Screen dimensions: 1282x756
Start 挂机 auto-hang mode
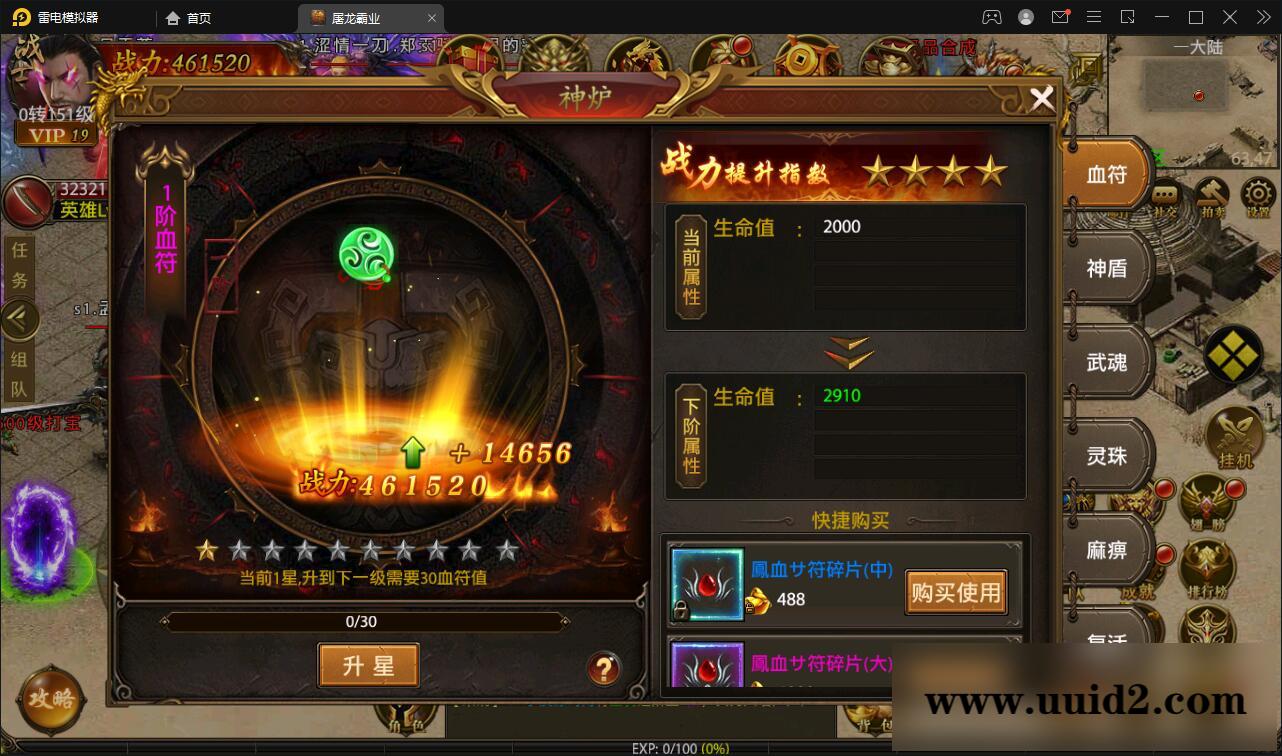[x=1233, y=438]
